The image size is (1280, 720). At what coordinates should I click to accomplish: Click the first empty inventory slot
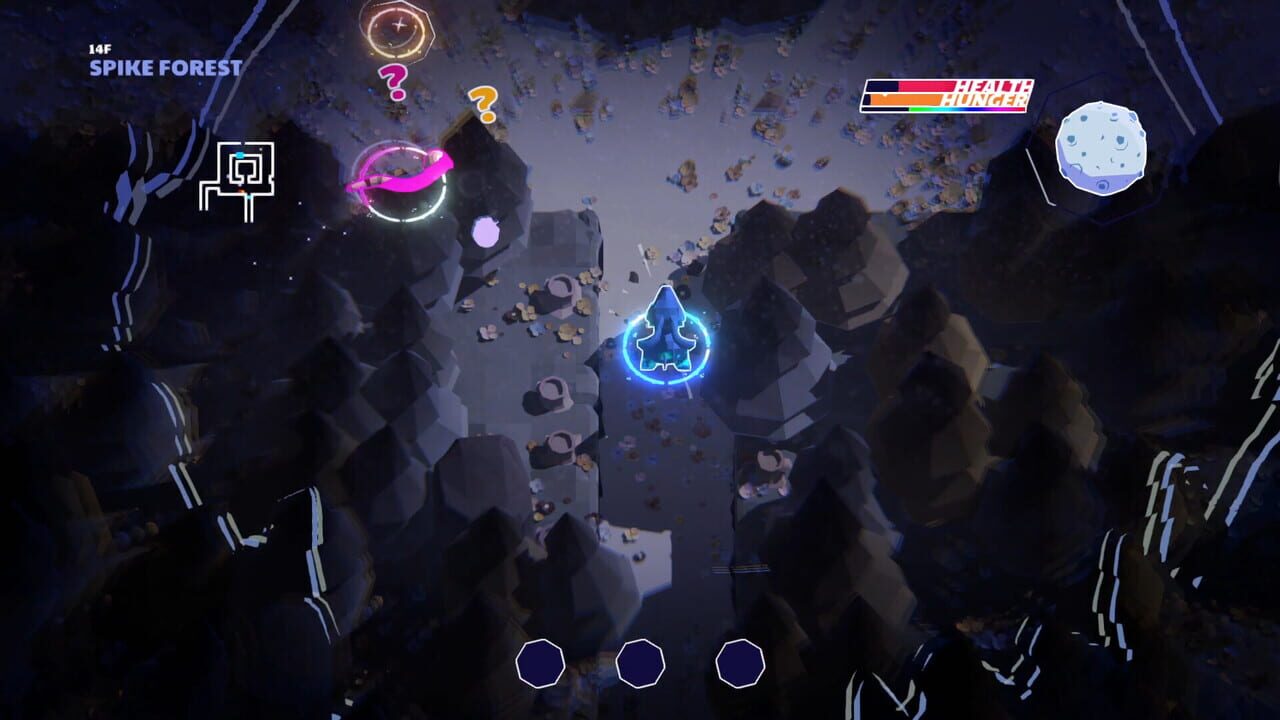pyautogui.click(x=541, y=660)
